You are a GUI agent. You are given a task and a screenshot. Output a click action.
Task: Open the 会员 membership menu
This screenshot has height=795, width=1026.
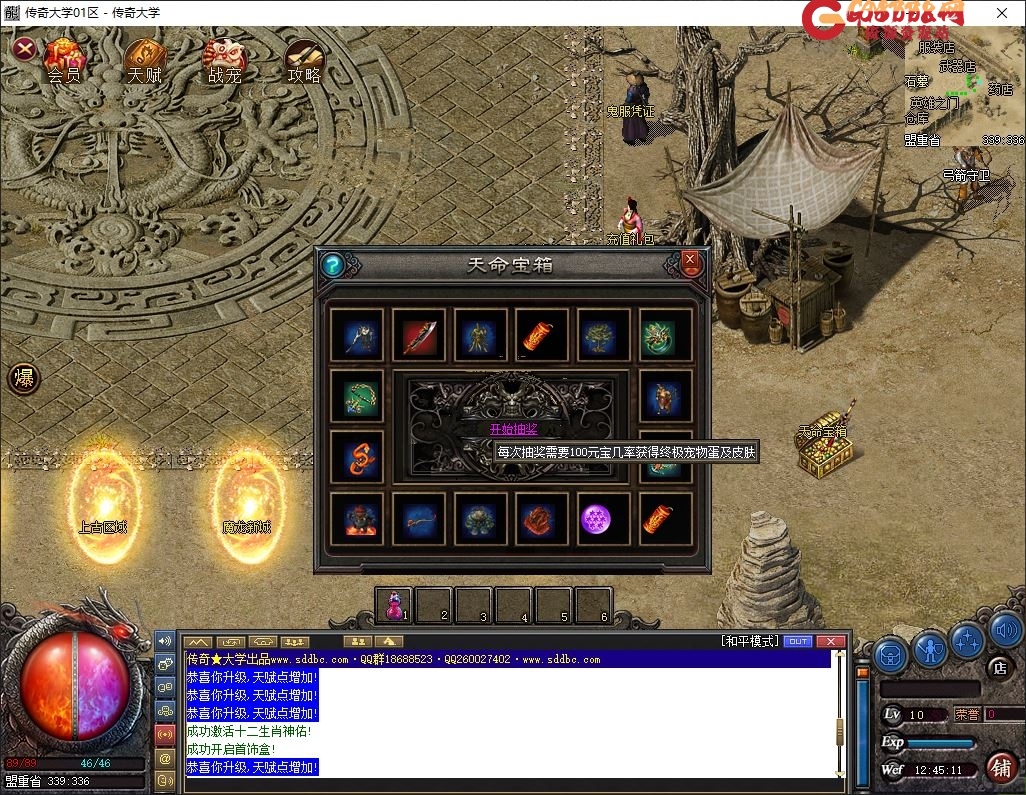click(64, 59)
